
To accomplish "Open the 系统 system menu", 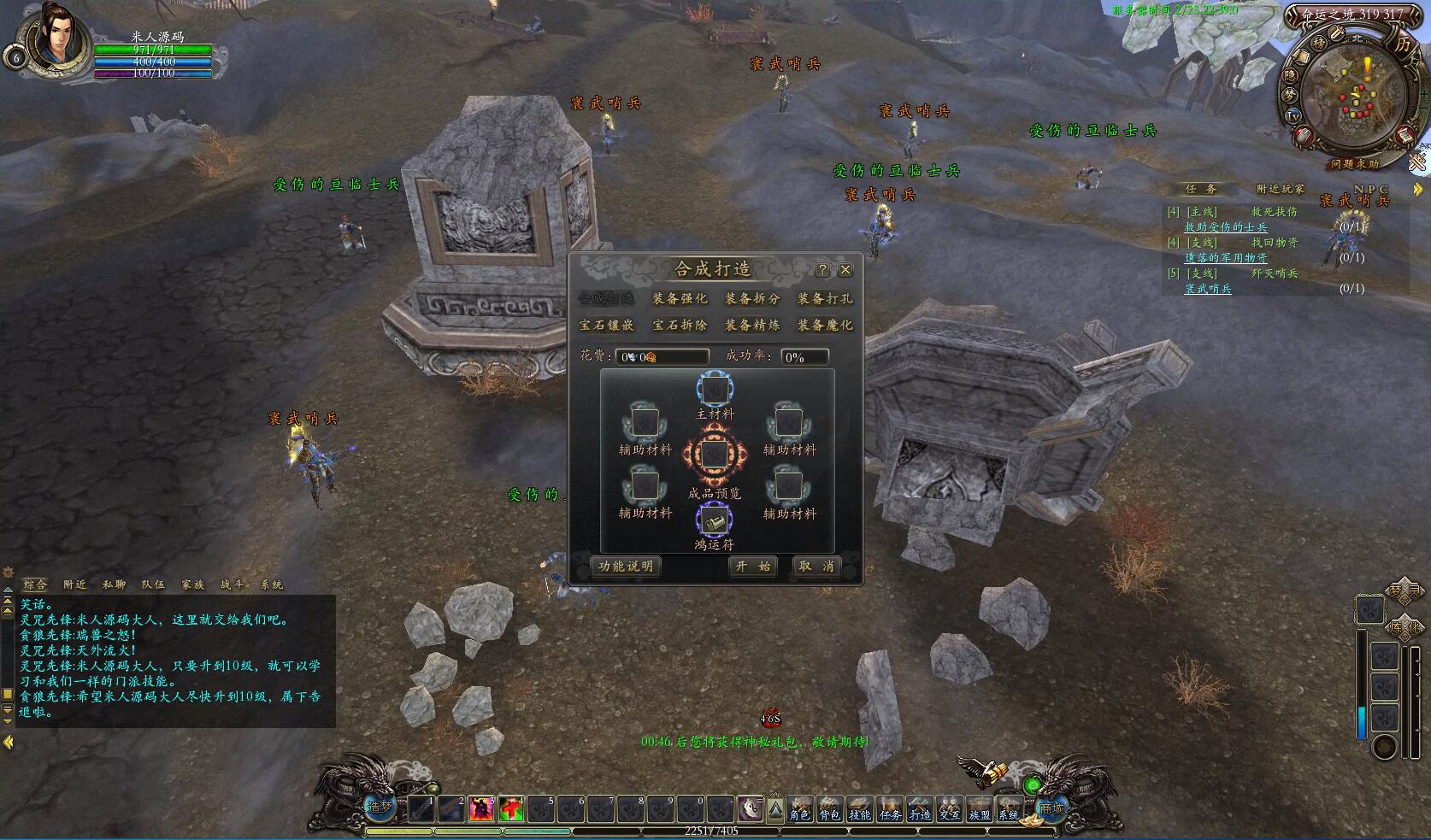I will [1009, 808].
